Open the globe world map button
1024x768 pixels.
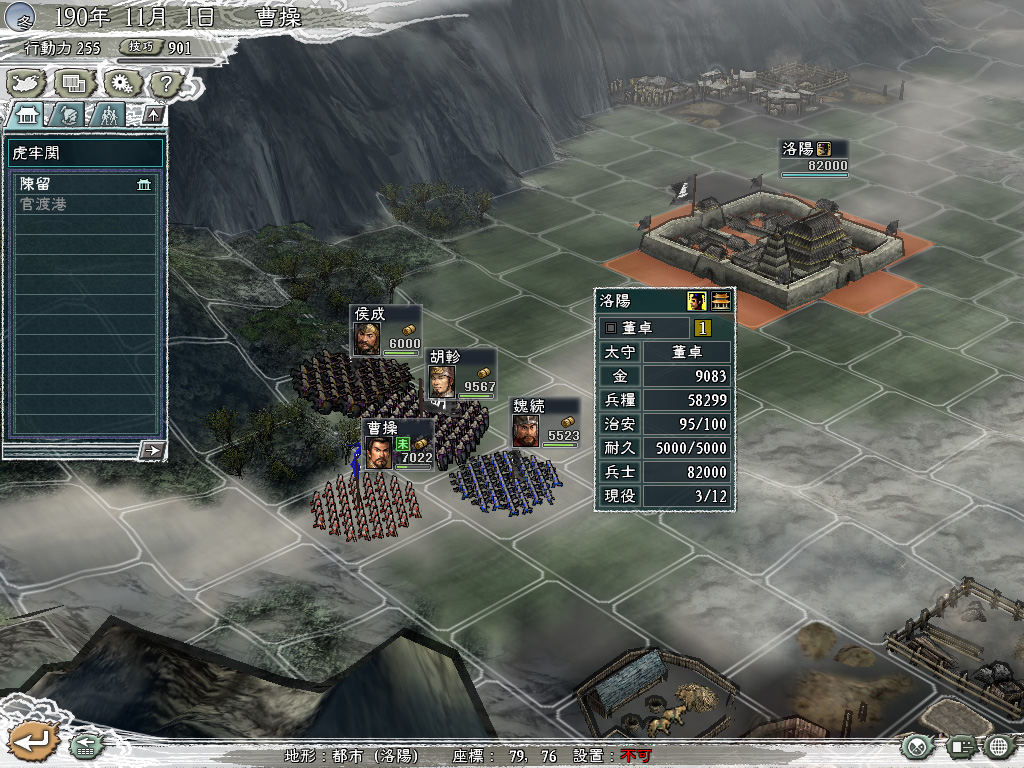(x=998, y=746)
